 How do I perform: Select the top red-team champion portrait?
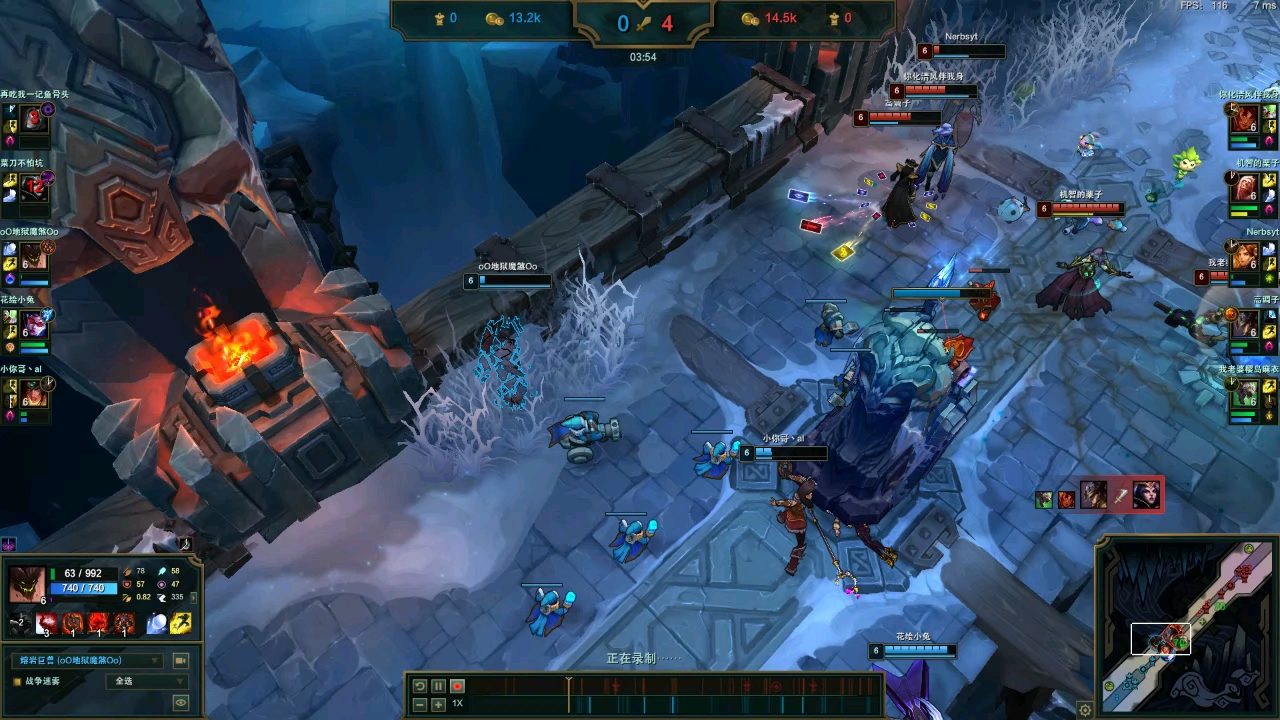(1244, 119)
